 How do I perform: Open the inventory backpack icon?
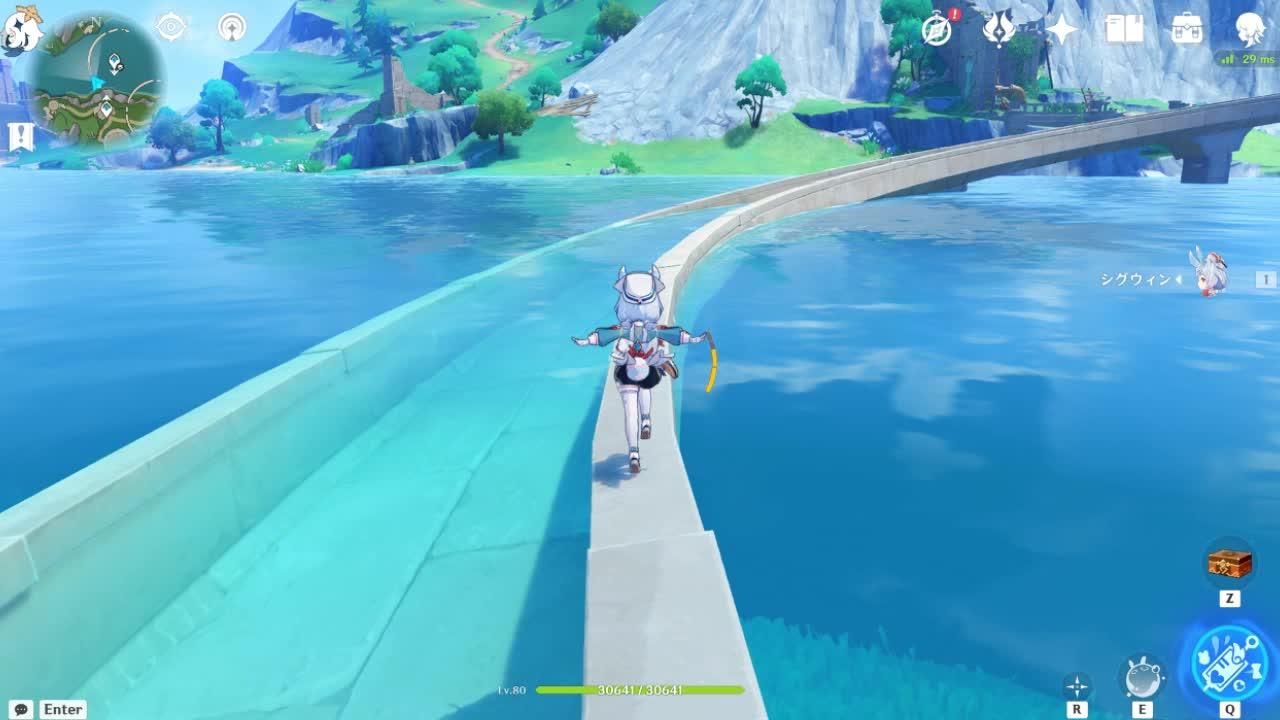pos(1187,29)
